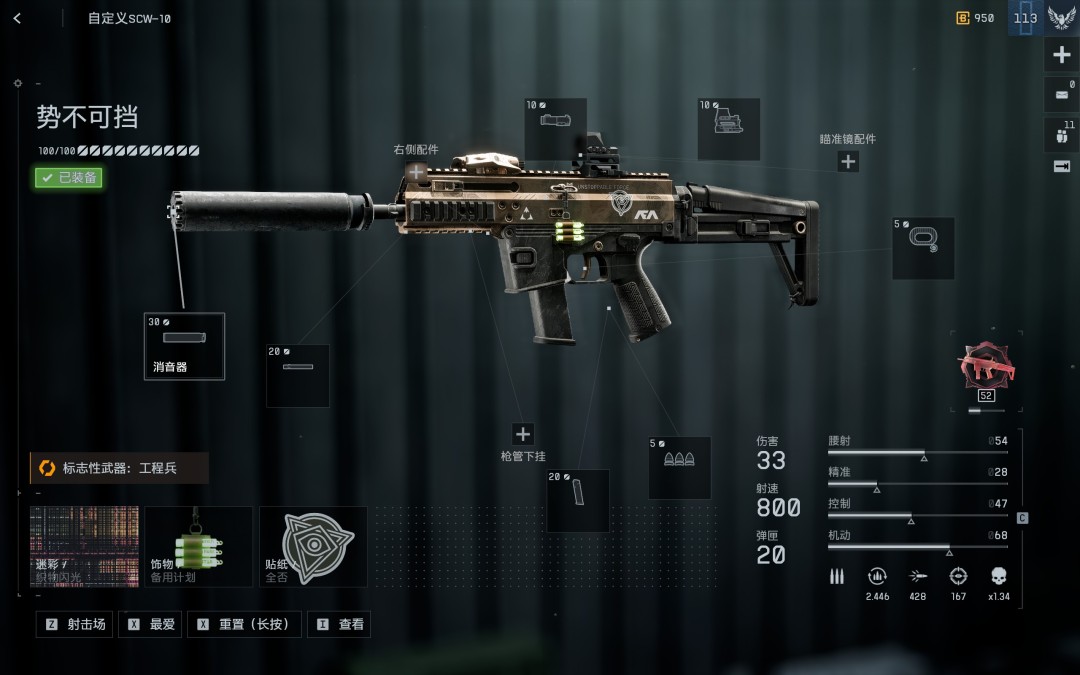Enter the 射击场 firing range

[75, 624]
